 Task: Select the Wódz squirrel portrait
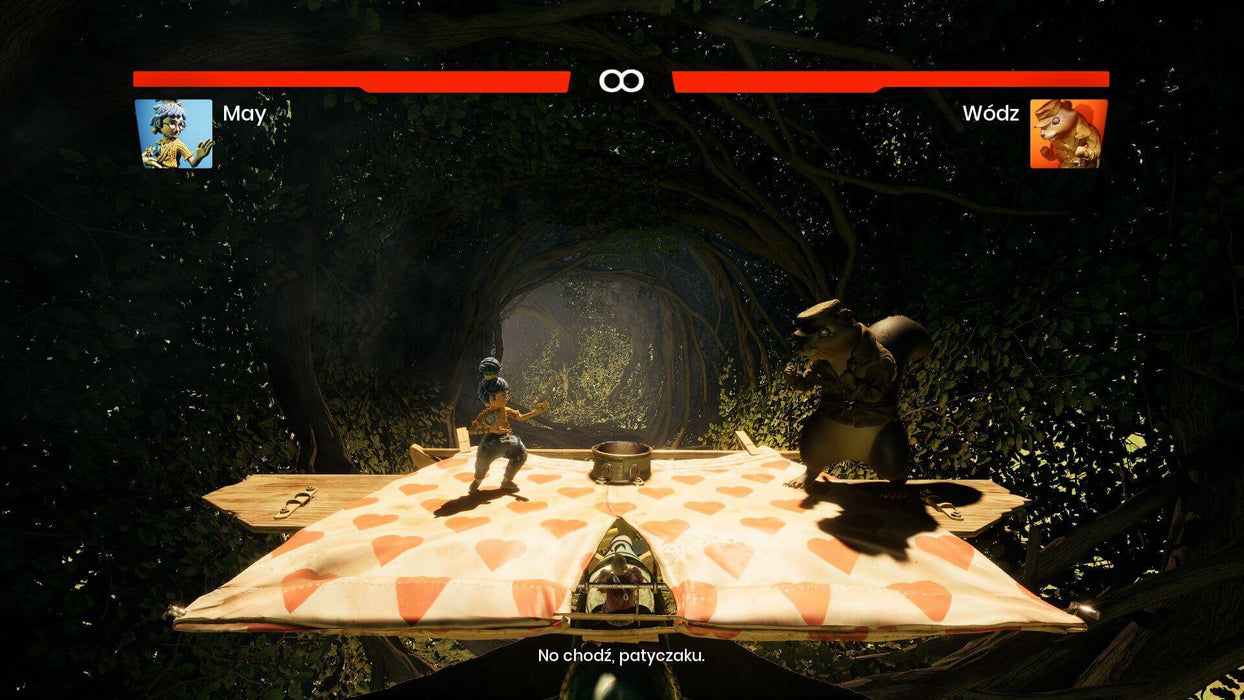click(1068, 133)
